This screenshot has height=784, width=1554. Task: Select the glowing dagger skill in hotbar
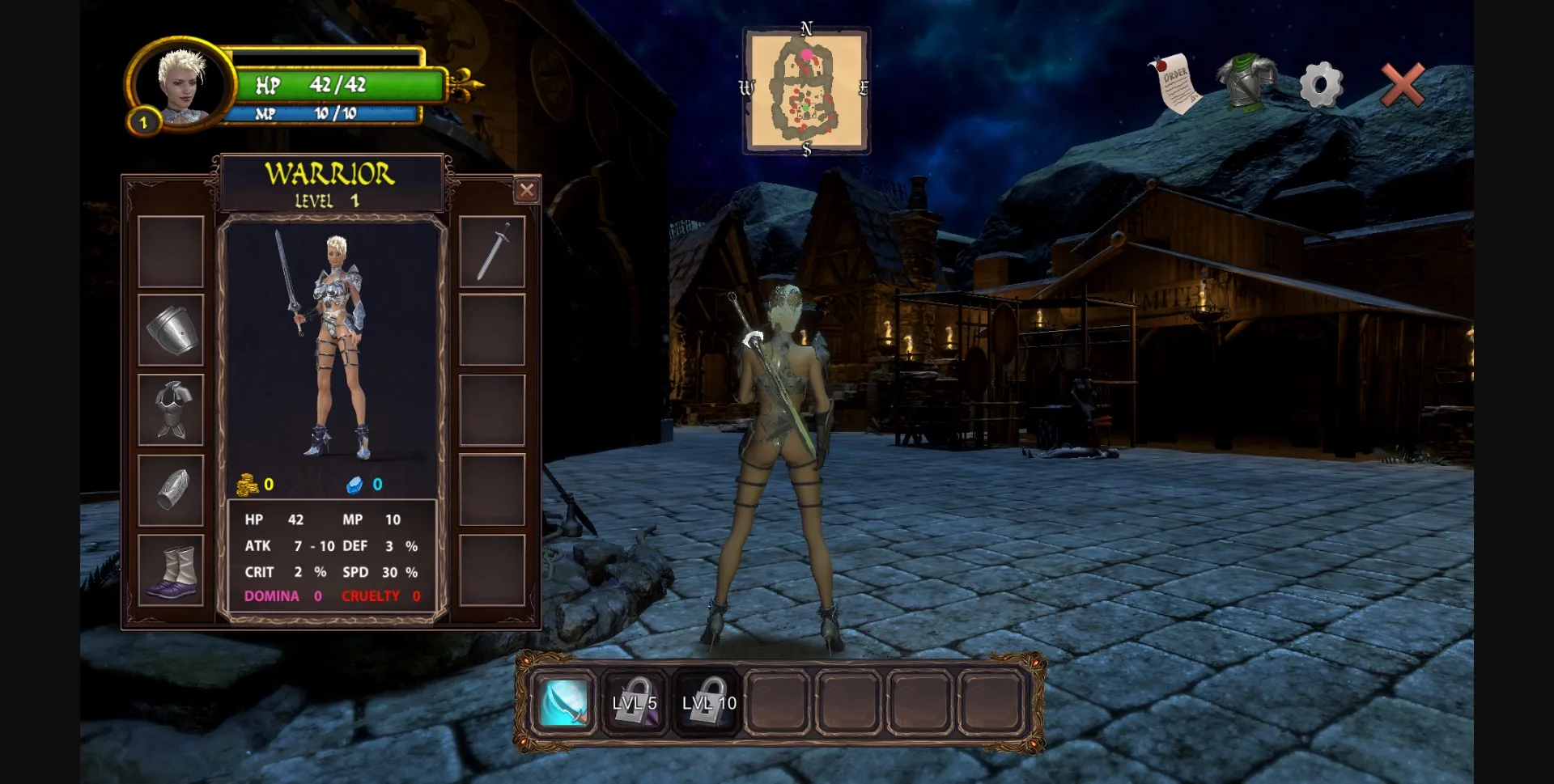pyautogui.click(x=564, y=703)
